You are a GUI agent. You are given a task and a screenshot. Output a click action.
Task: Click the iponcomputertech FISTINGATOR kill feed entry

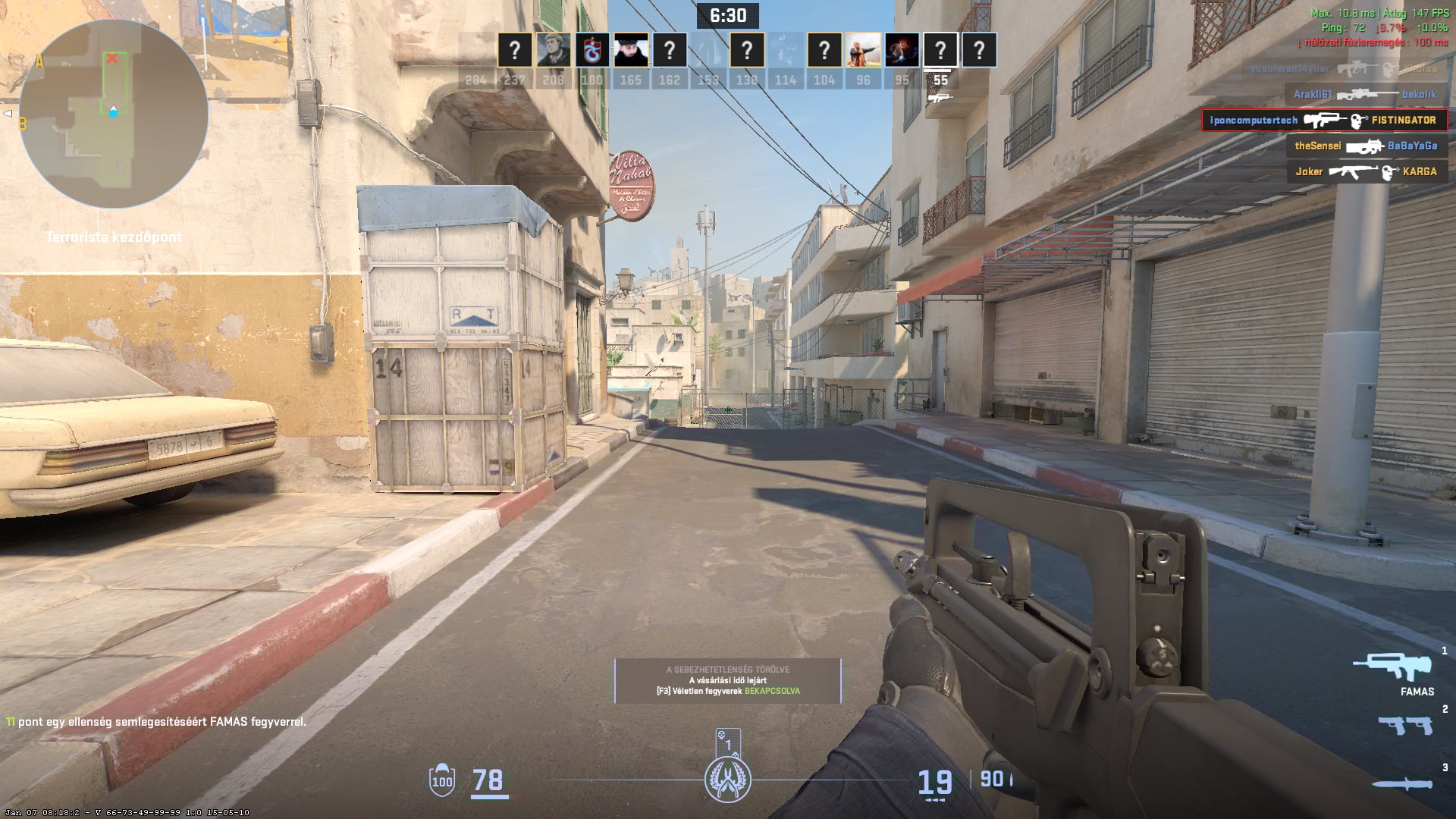pyautogui.click(x=1324, y=120)
